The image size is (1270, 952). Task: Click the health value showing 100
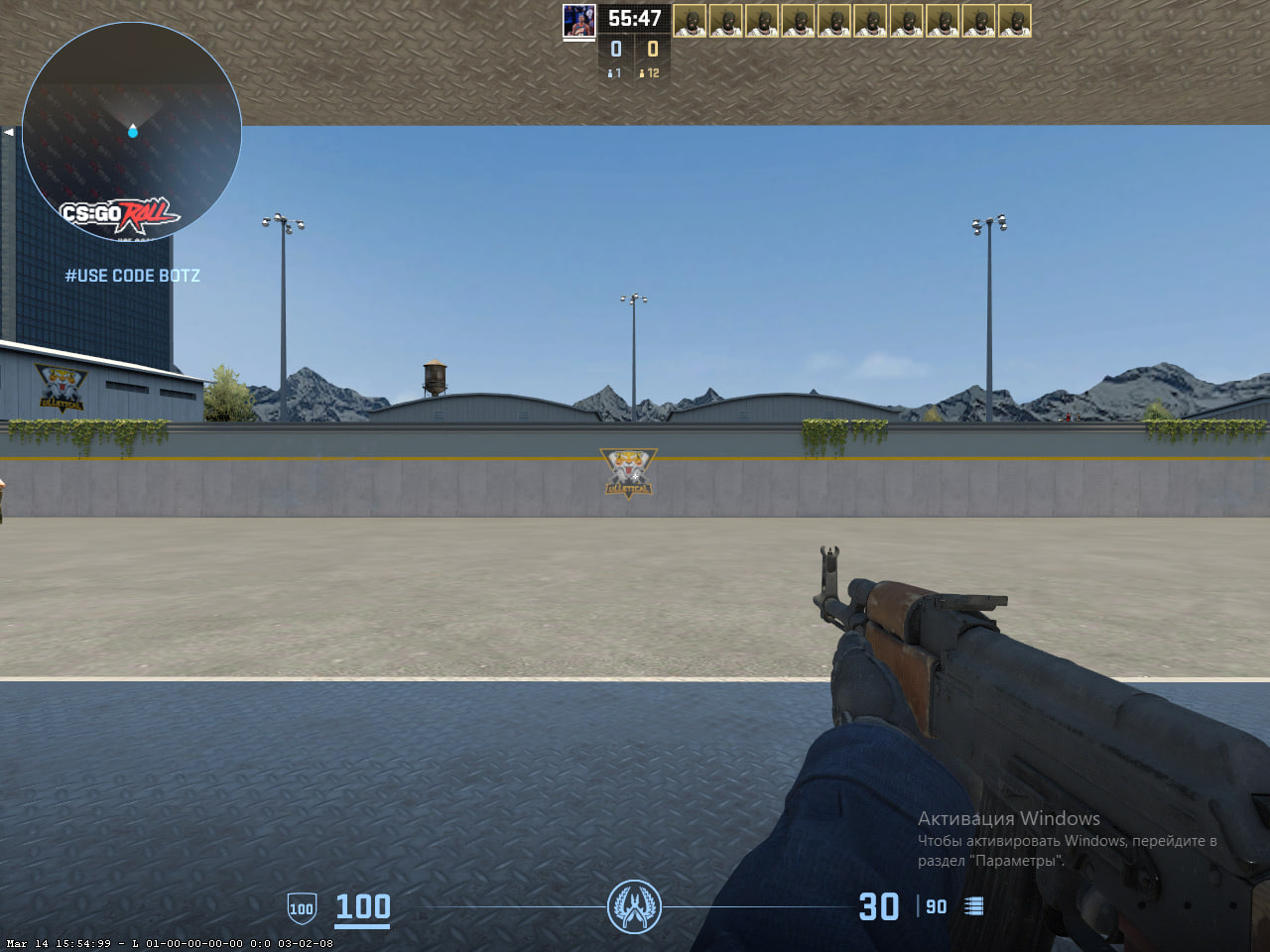[x=362, y=905]
